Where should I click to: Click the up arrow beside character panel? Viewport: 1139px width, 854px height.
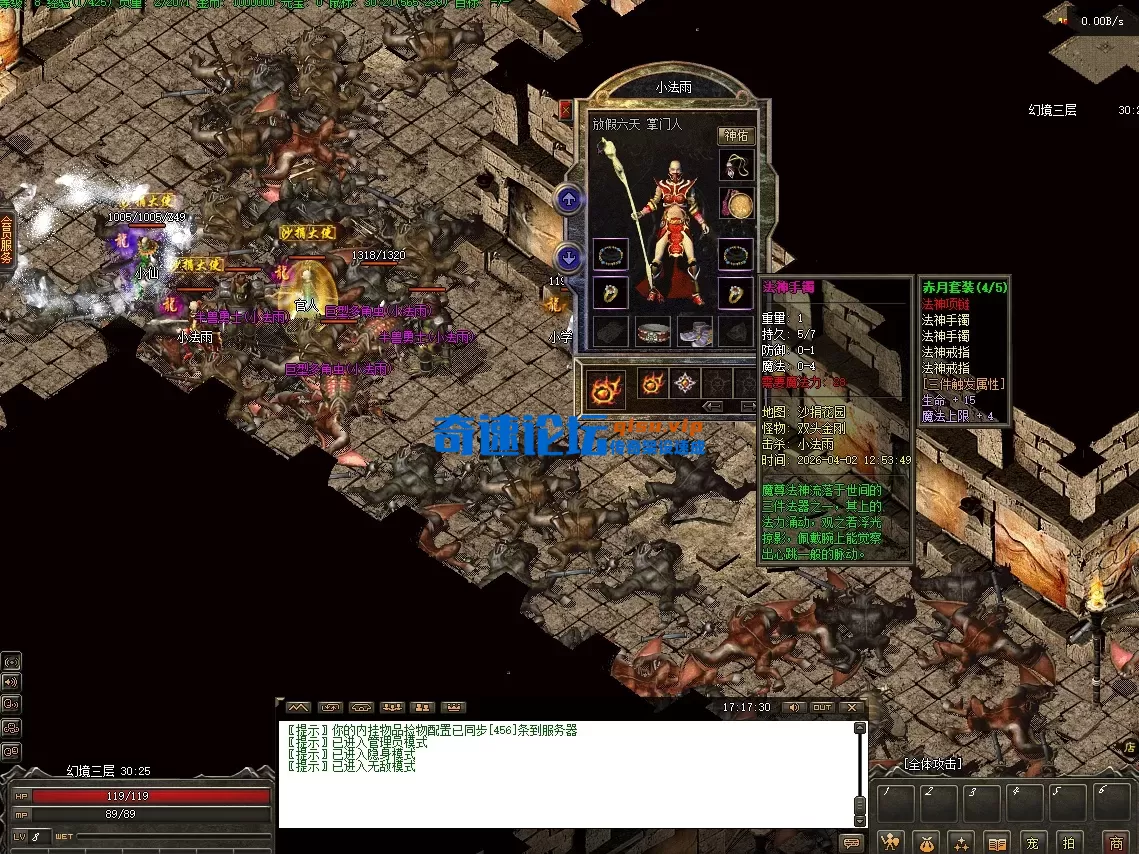(569, 200)
